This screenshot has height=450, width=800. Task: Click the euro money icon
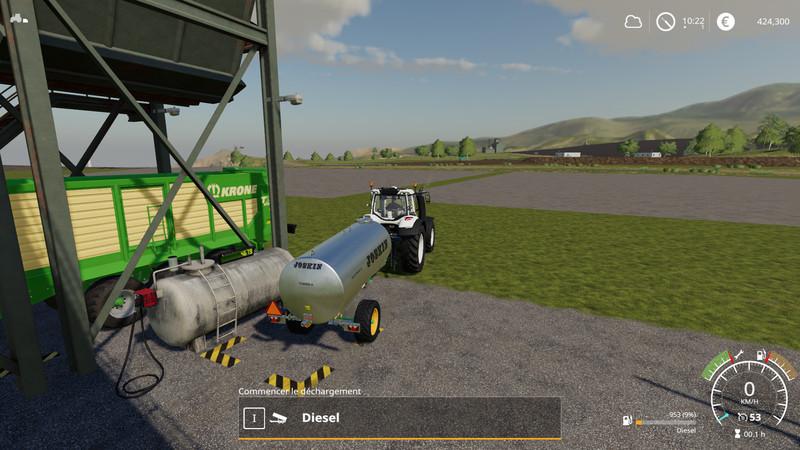(725, 21)
